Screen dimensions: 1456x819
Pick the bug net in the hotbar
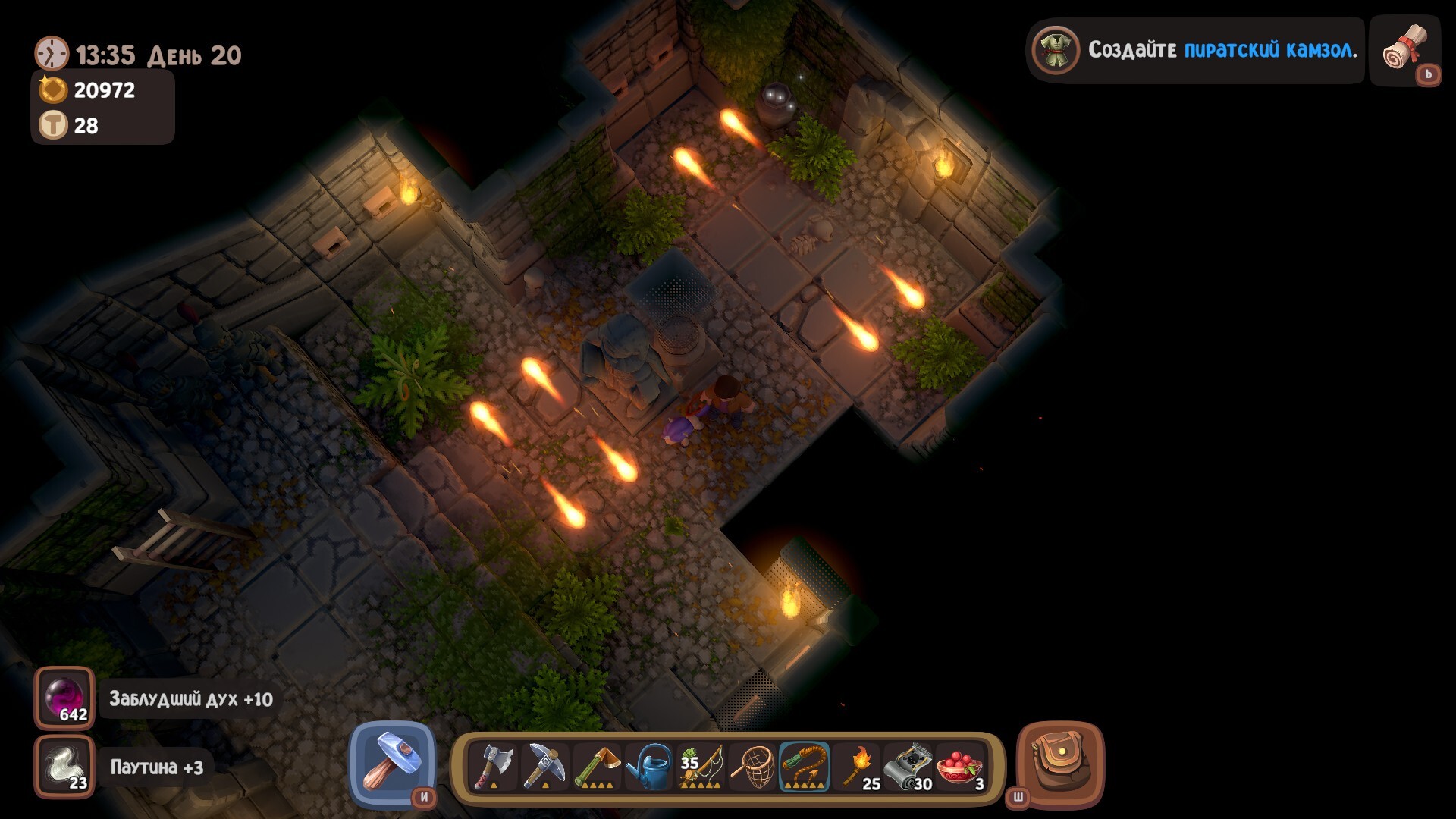point(753,767)
